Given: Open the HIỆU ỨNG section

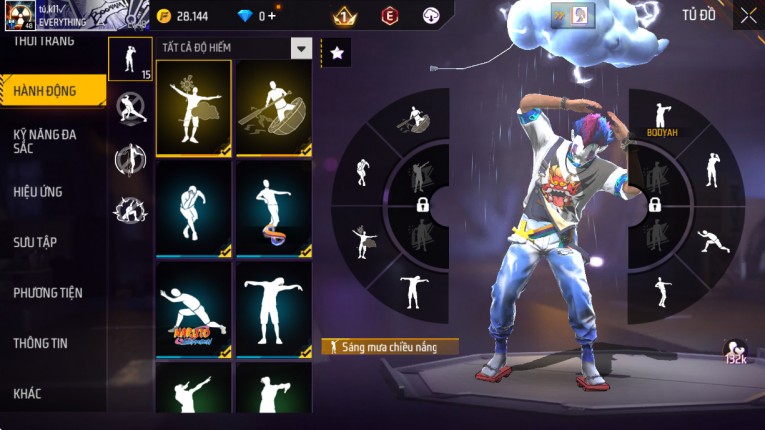Looking at the screenshot, I should pos(40,191).
